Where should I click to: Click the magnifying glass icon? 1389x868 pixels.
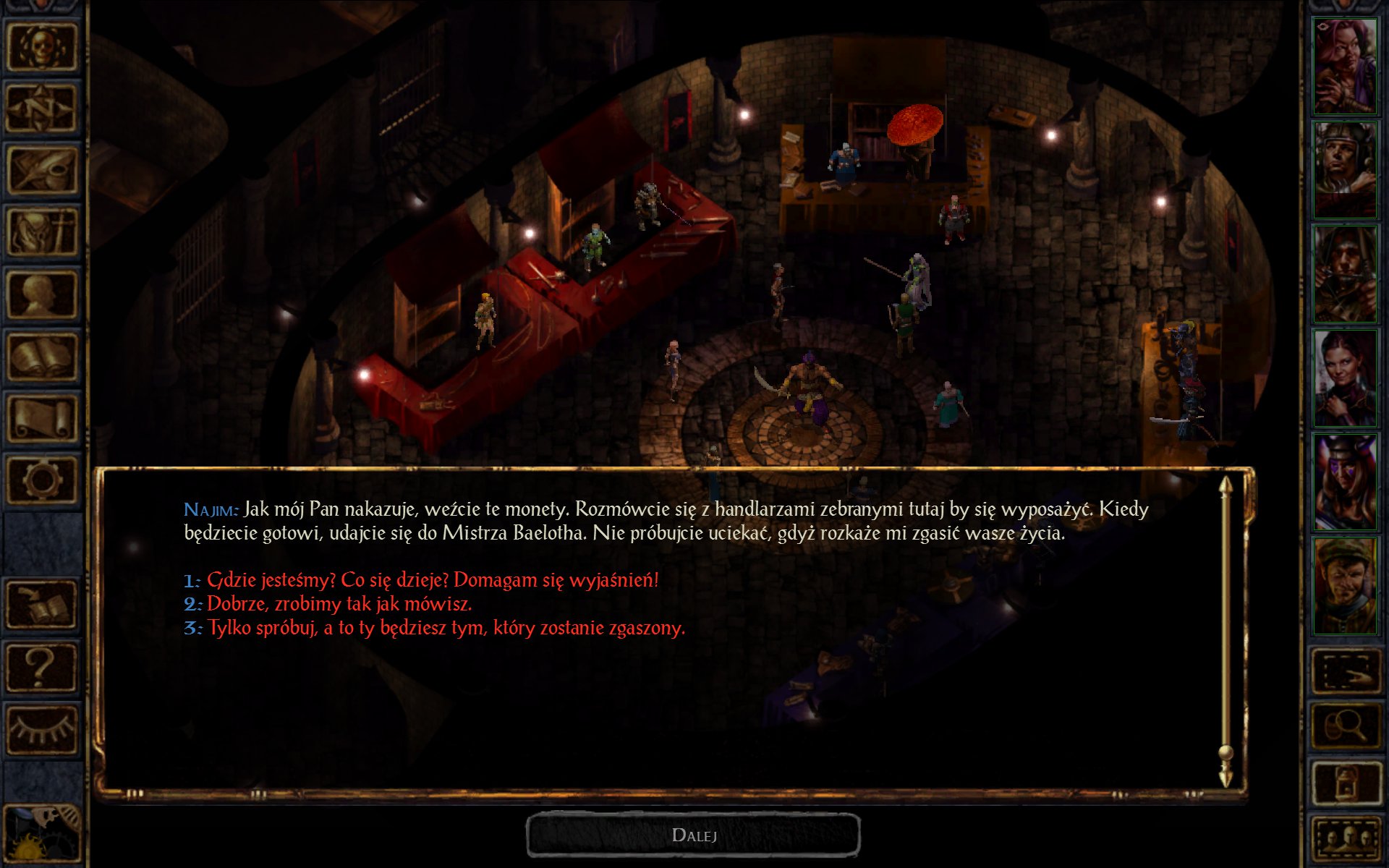click(1345, 726)
